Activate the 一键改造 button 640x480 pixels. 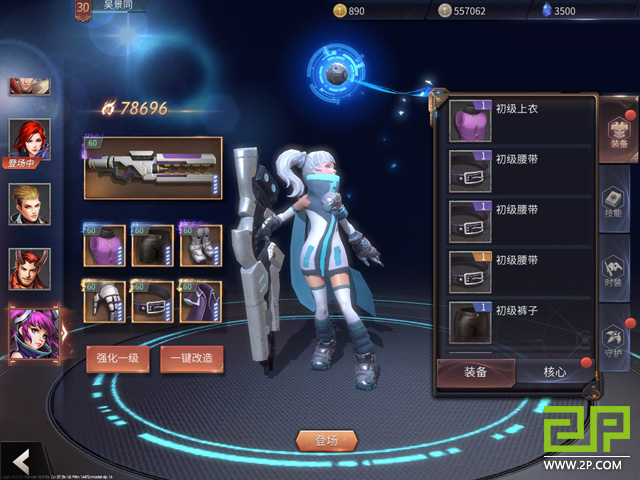point(191,358)
